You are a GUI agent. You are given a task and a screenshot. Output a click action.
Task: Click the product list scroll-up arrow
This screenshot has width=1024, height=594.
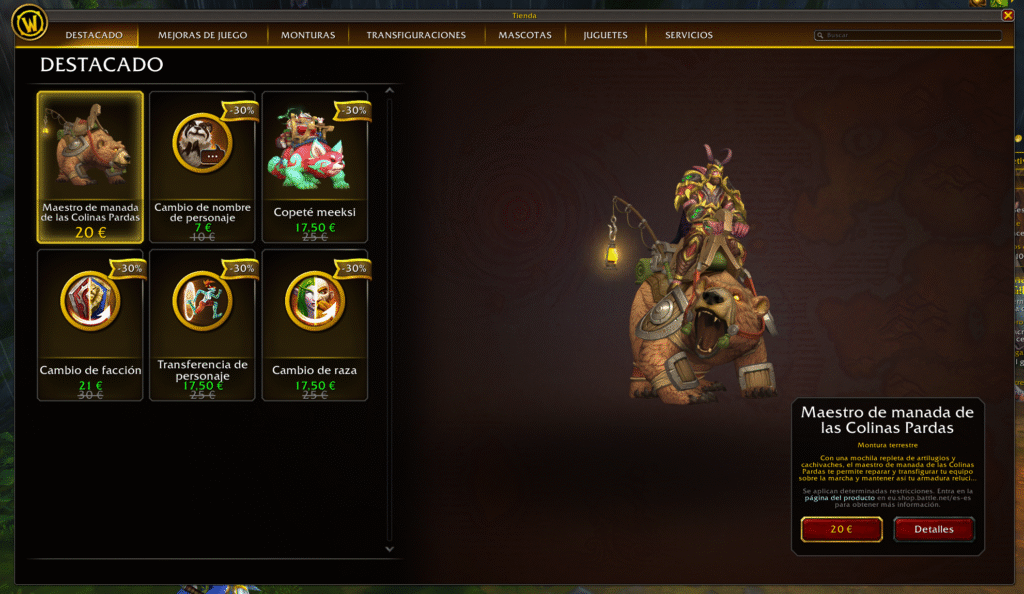point(390,92)
